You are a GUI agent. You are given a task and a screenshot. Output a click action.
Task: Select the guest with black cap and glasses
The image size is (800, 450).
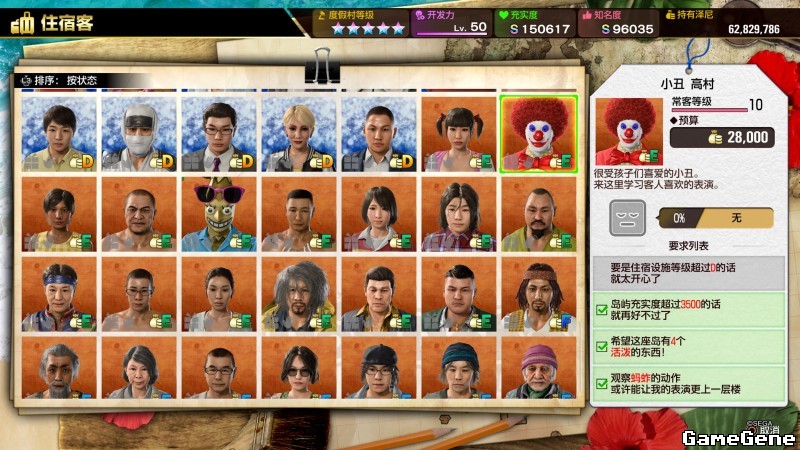[x=378, y=370]
